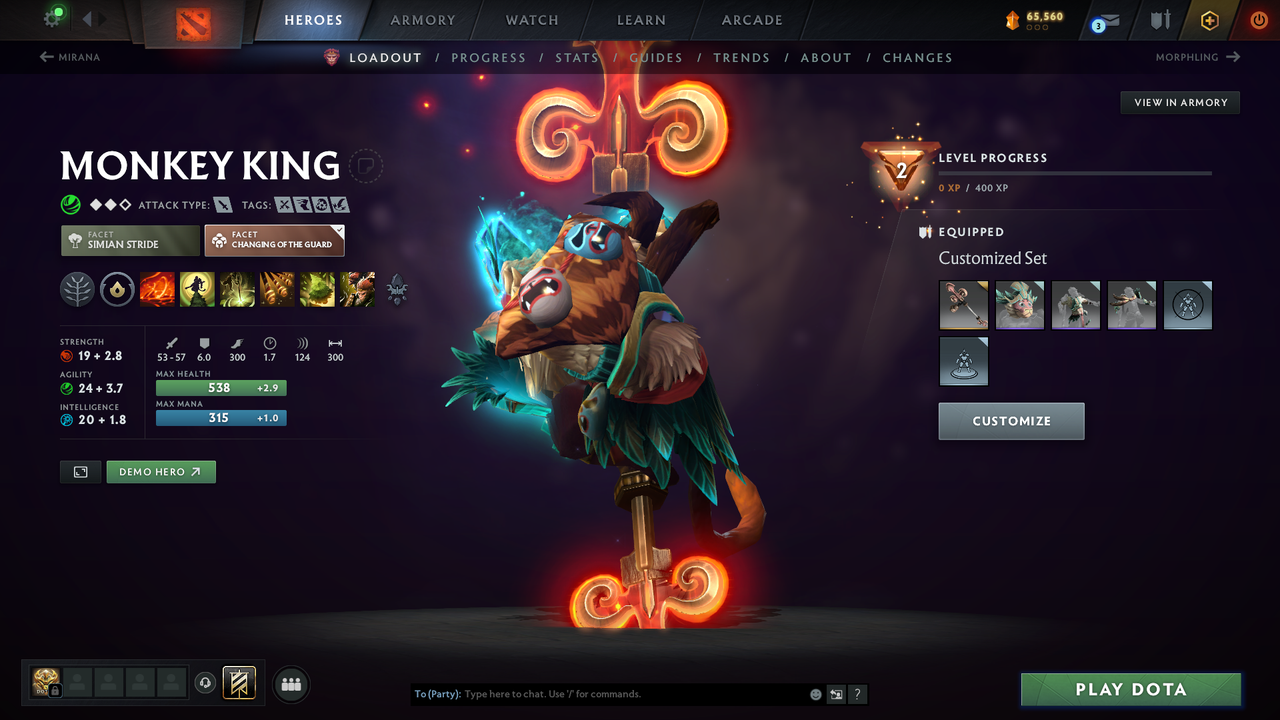Click the equipped weapon thumbnail

click(963, 305)
